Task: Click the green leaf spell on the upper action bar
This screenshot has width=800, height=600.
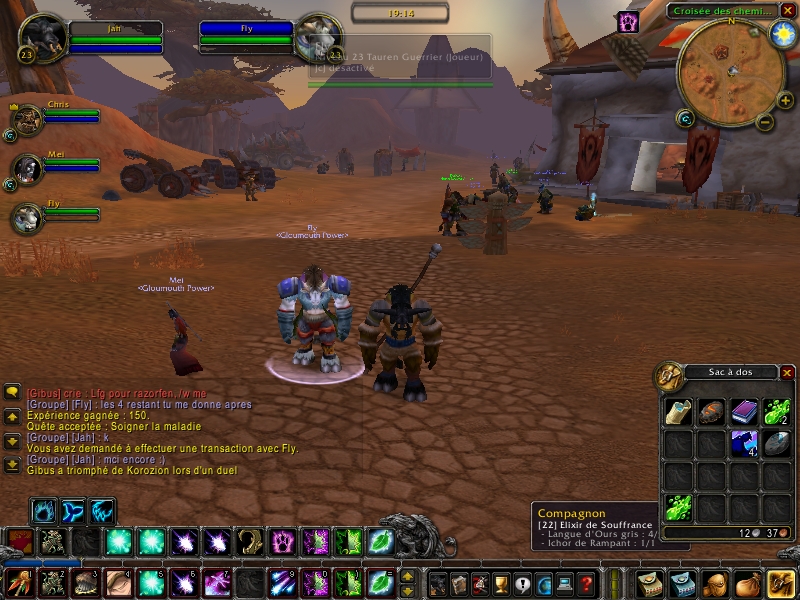Action: click(381, 542)
